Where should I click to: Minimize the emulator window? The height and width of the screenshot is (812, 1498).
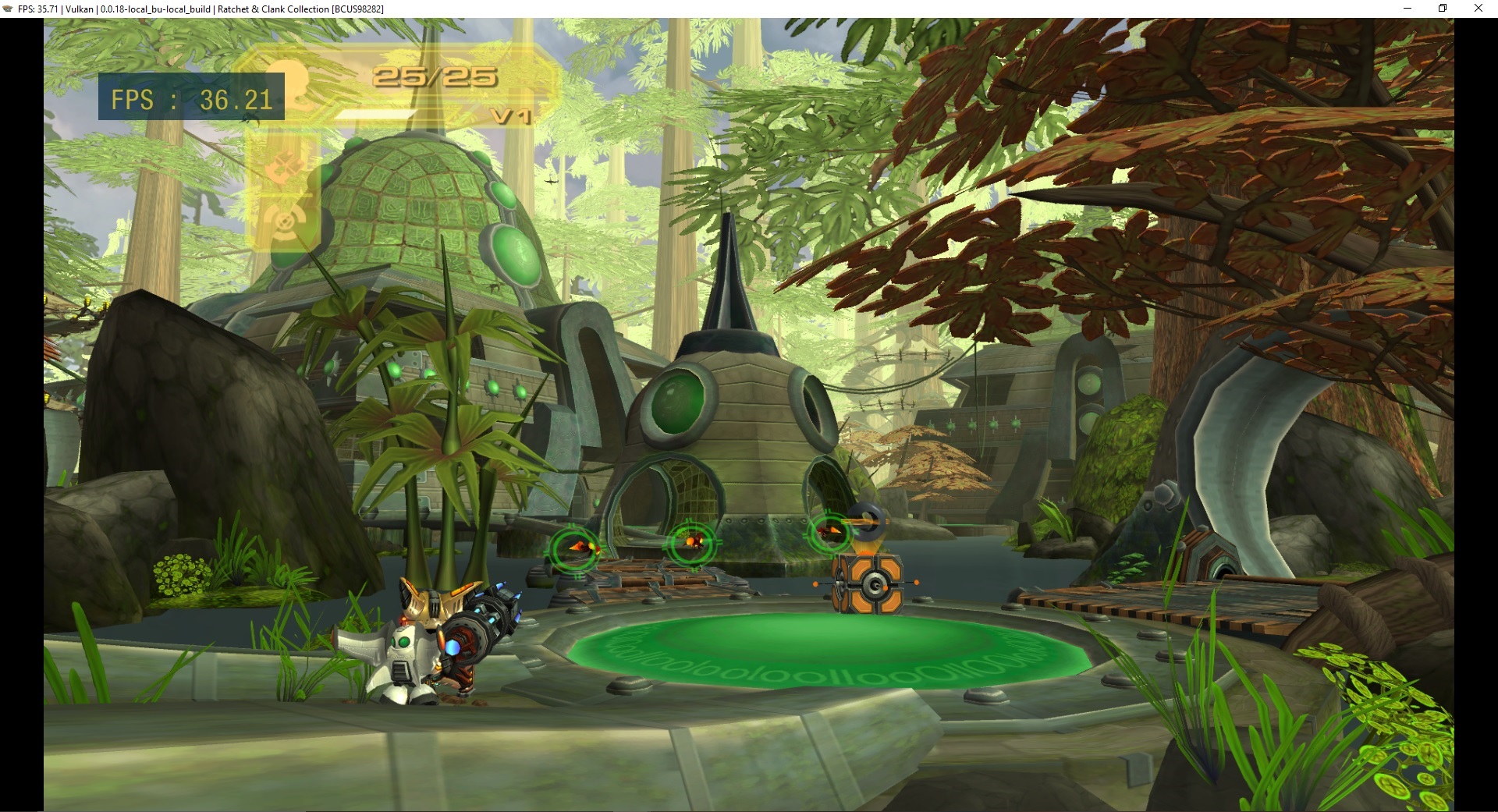(x=1407, y=9)
